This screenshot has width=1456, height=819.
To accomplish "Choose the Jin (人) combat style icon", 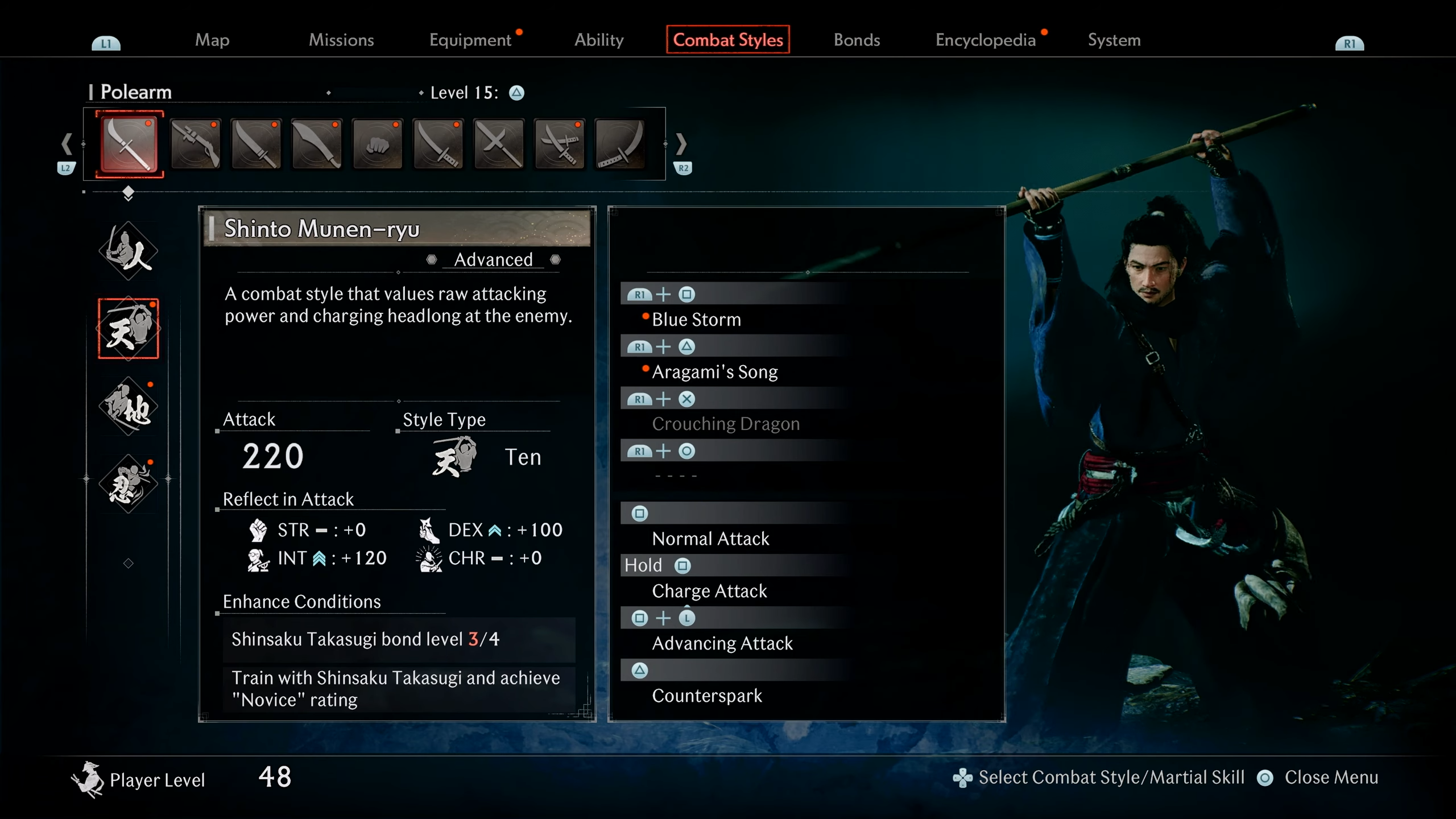I will point(129,251).
